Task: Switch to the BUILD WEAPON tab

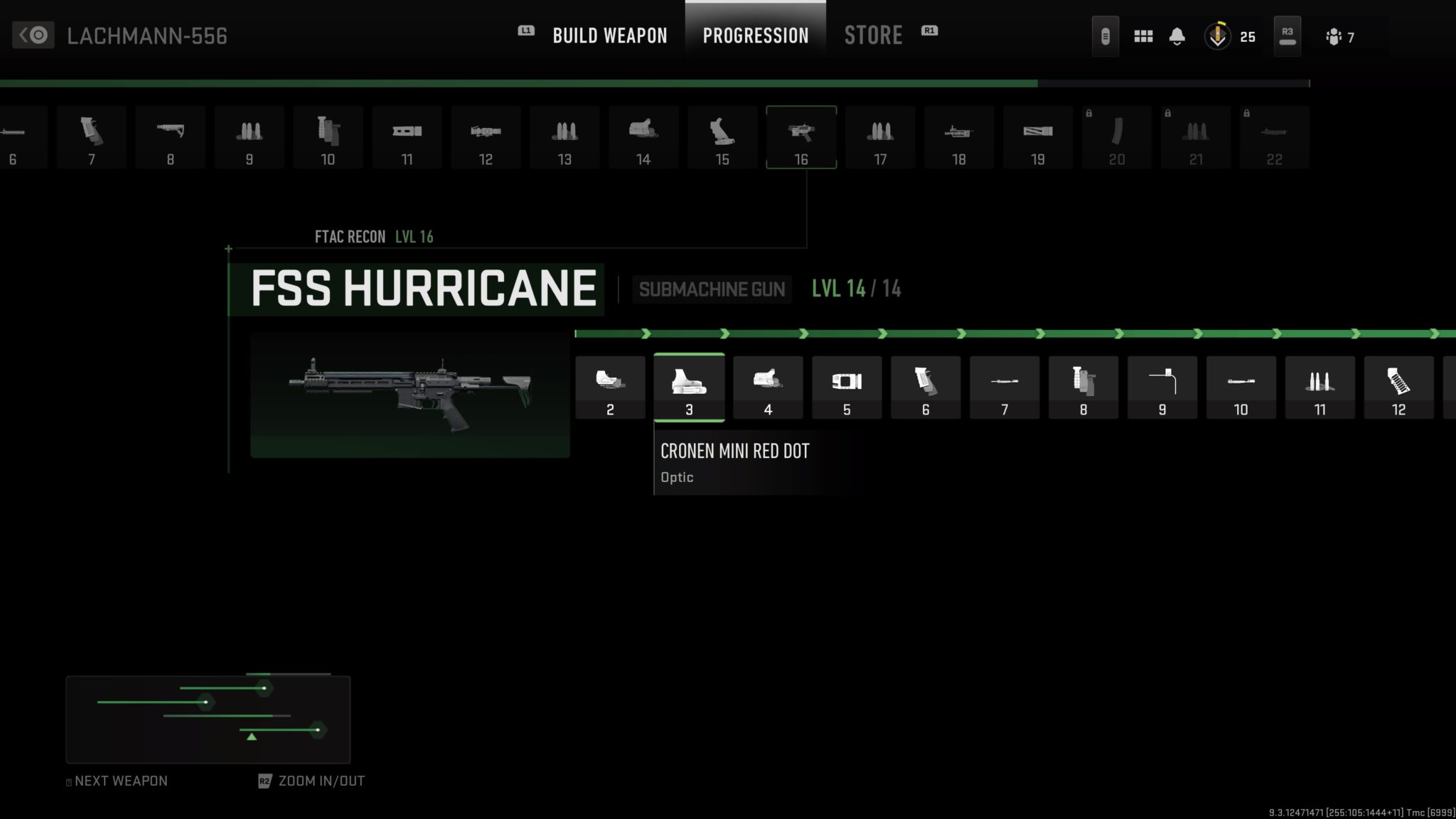Action: (610, 36)
